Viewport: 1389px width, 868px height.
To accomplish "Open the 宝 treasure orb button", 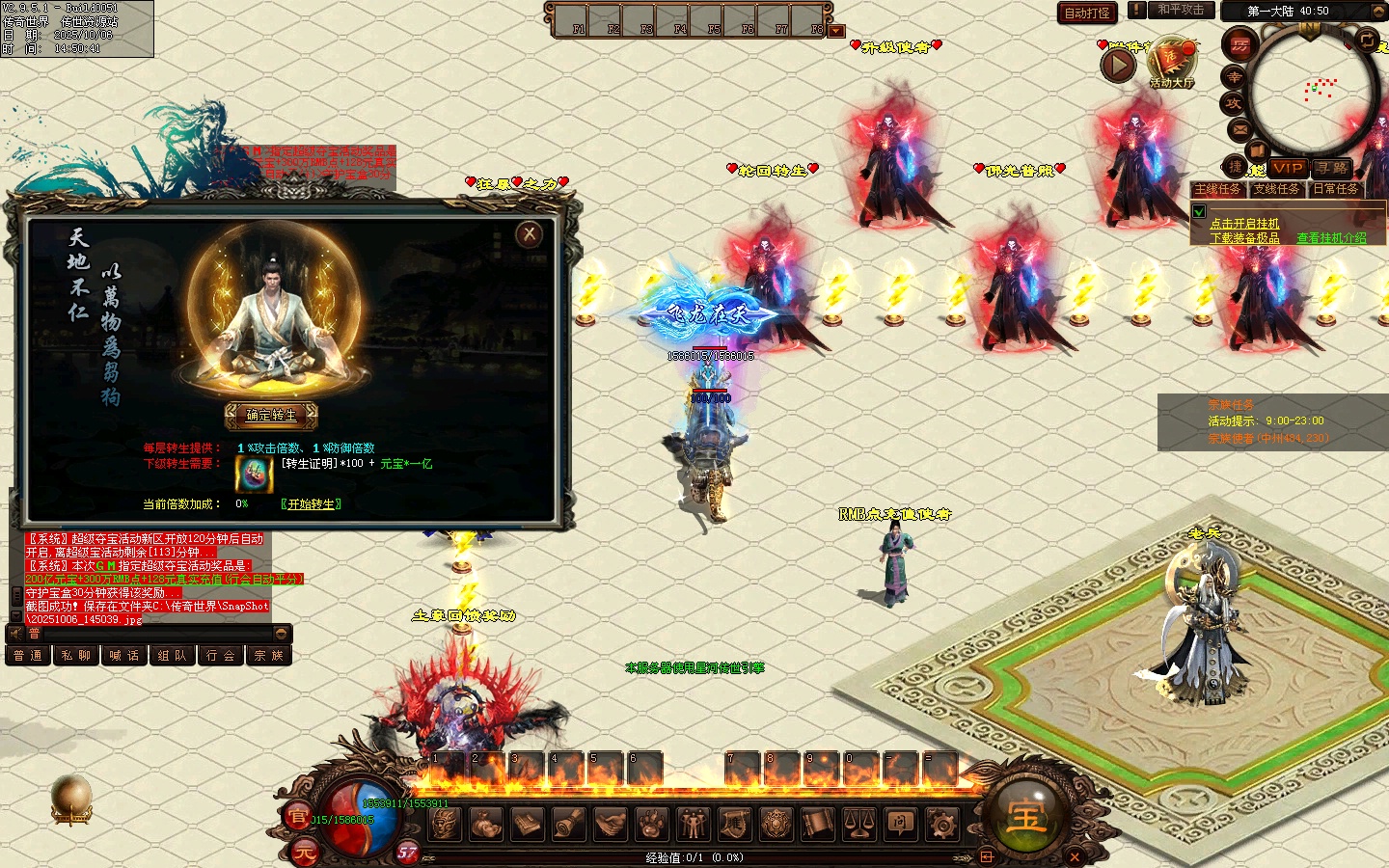I will [x=1025, y=816].
